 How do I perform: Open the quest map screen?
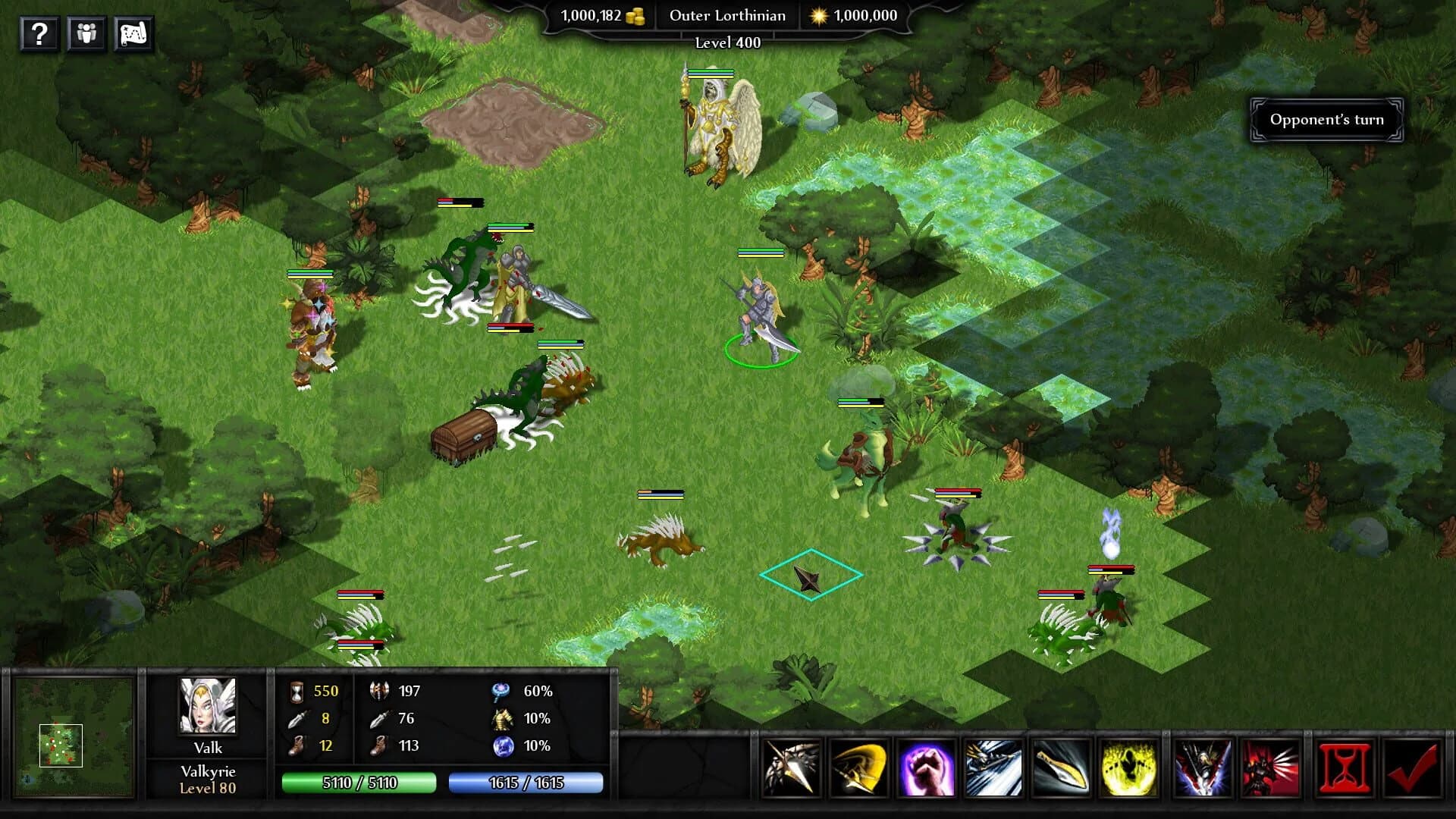pos(133,33)
